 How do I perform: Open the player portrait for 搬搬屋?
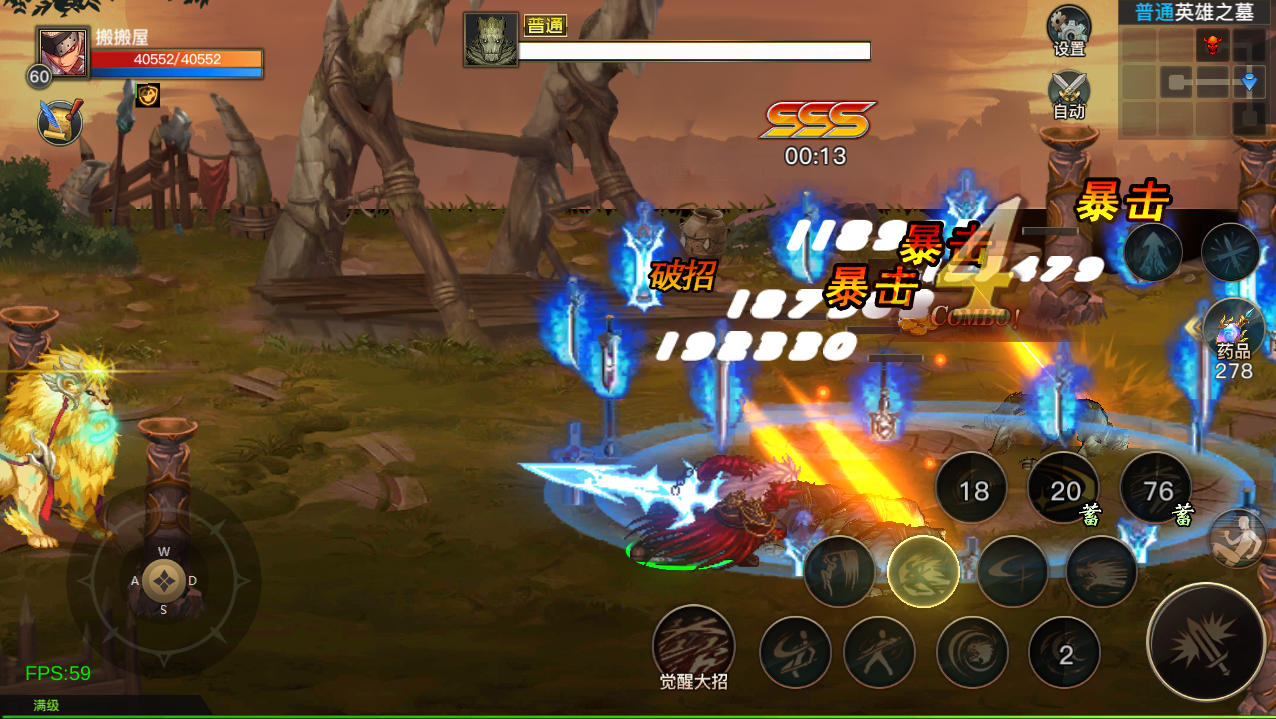click(x=64, y=52)
